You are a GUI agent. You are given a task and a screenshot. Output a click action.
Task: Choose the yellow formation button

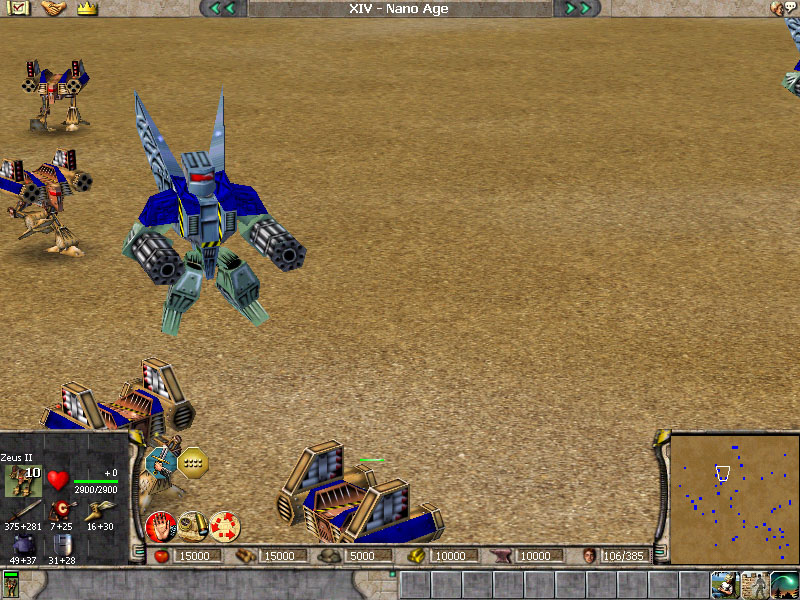193,461
